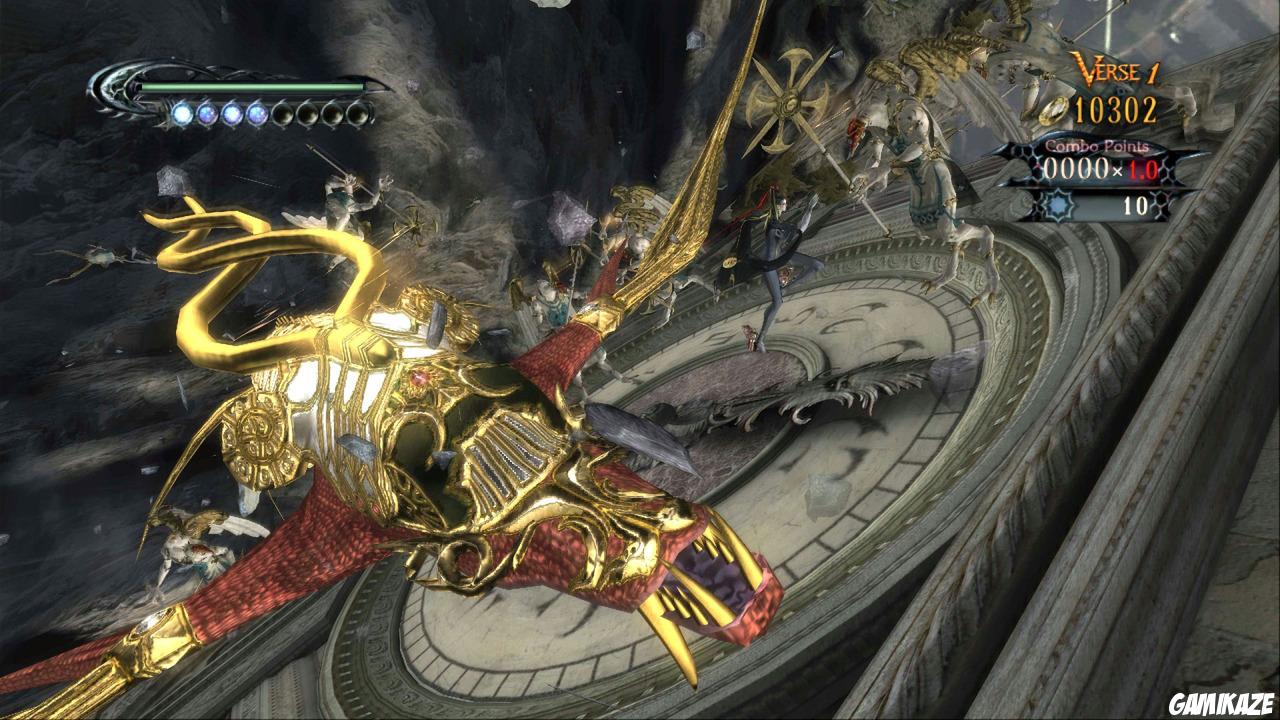
Task: Open the Combo Points panel header
Action: [1095, 146]
